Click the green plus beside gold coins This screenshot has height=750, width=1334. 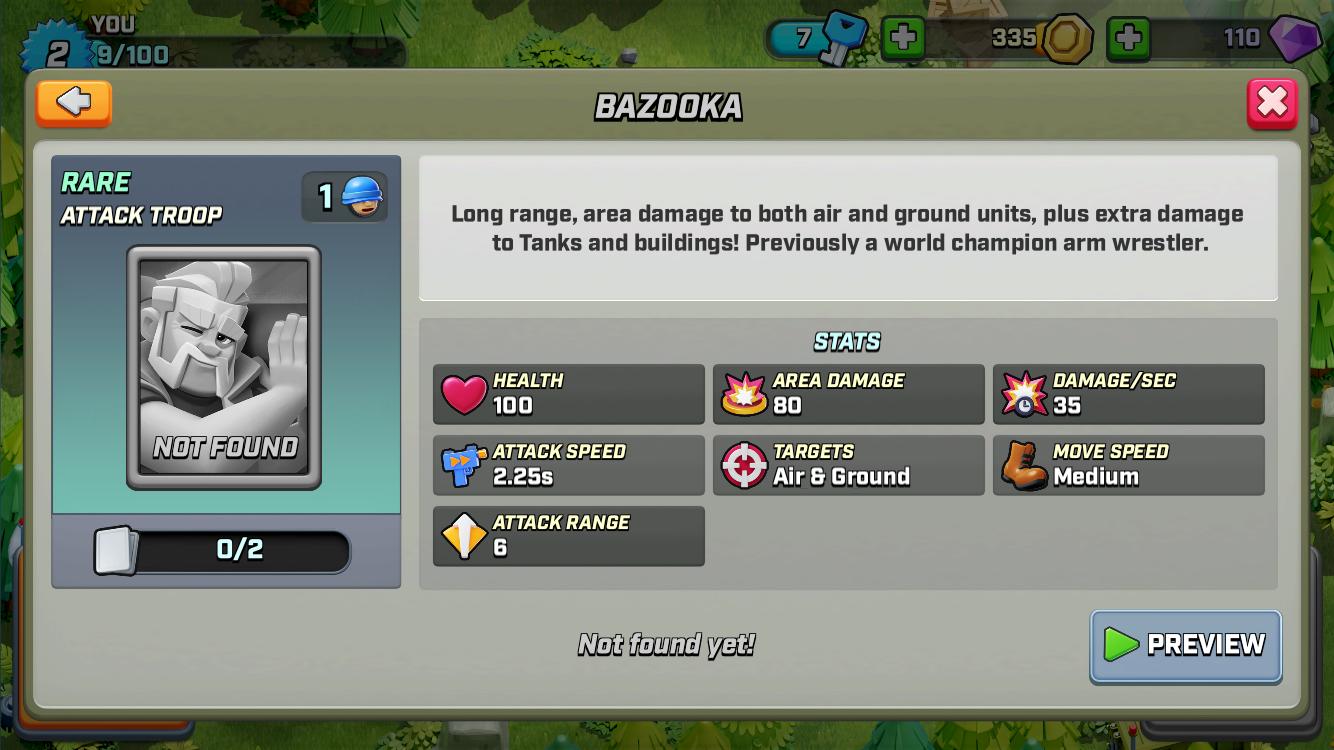(1130, 39)
